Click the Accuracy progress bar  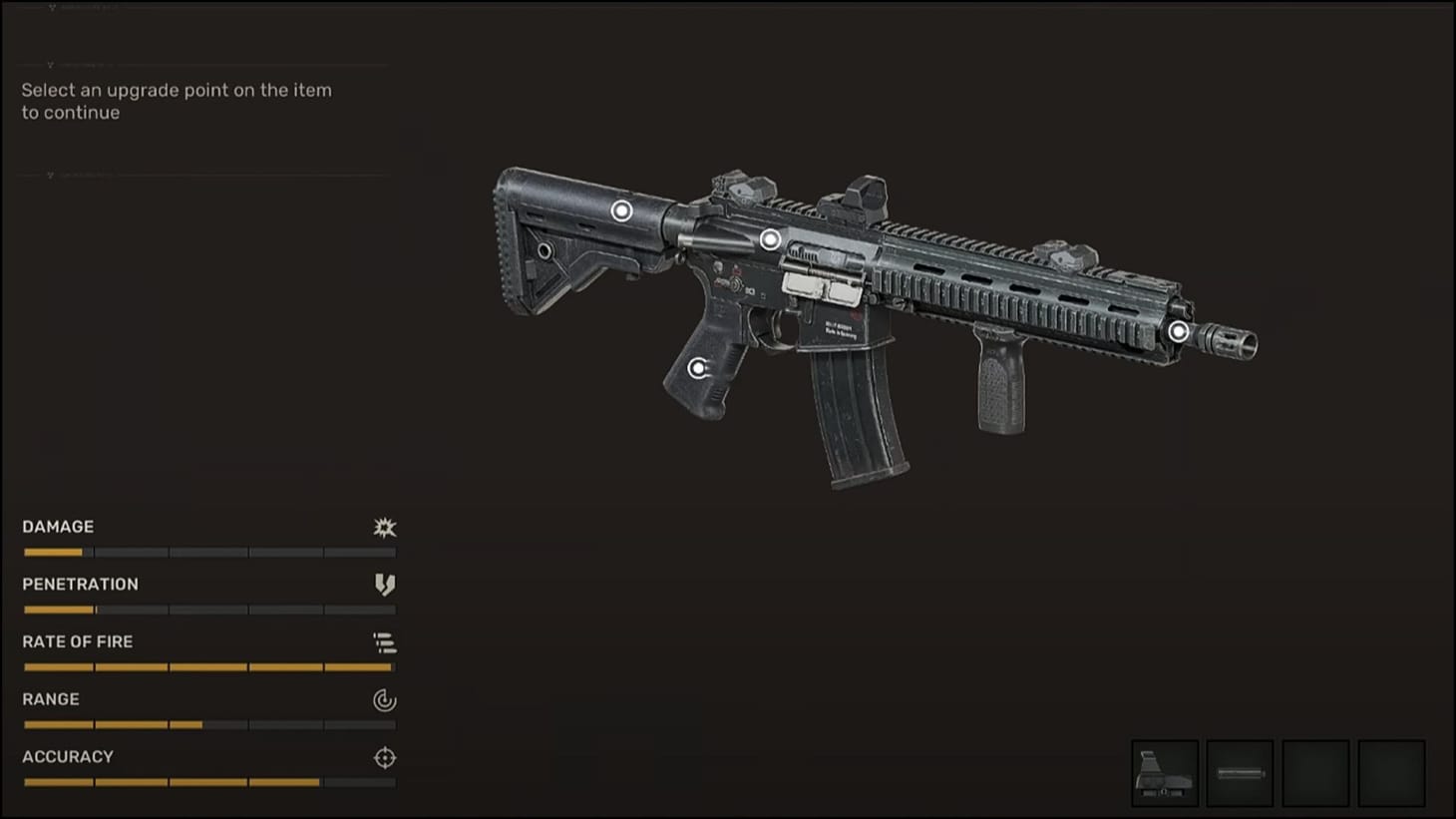tap(209, 782)
